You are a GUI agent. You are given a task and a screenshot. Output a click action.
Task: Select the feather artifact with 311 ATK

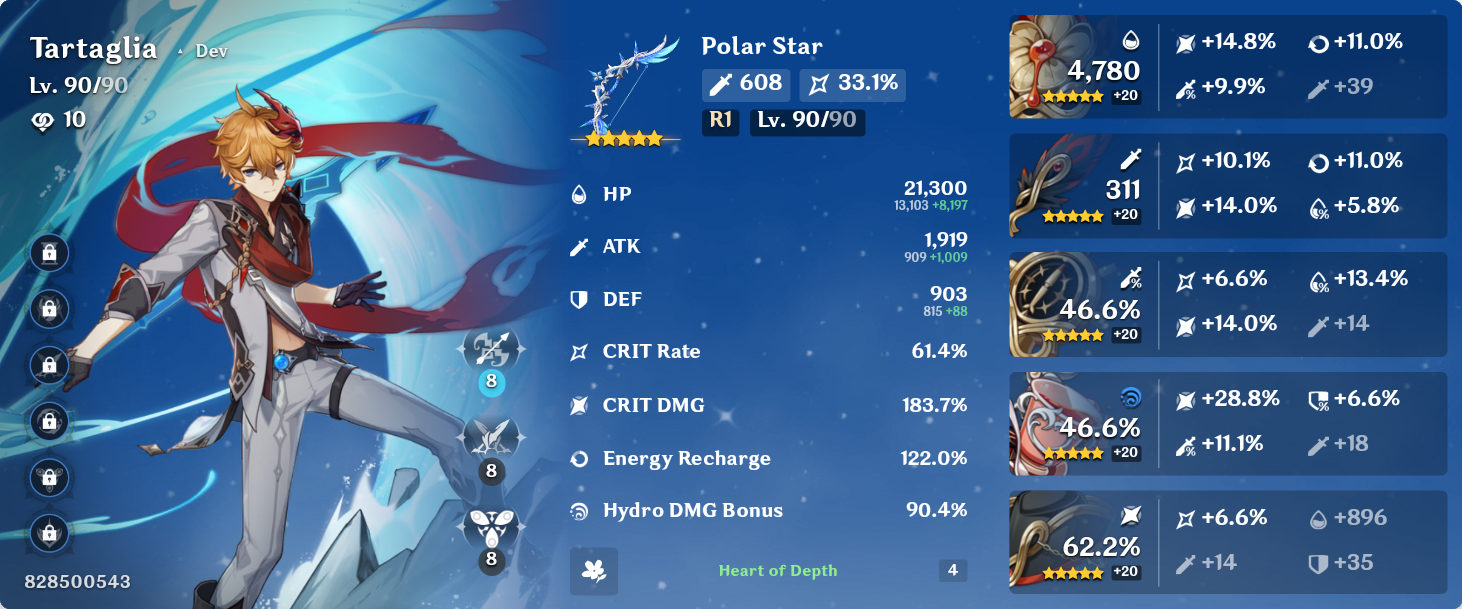tap(1048, 185)
